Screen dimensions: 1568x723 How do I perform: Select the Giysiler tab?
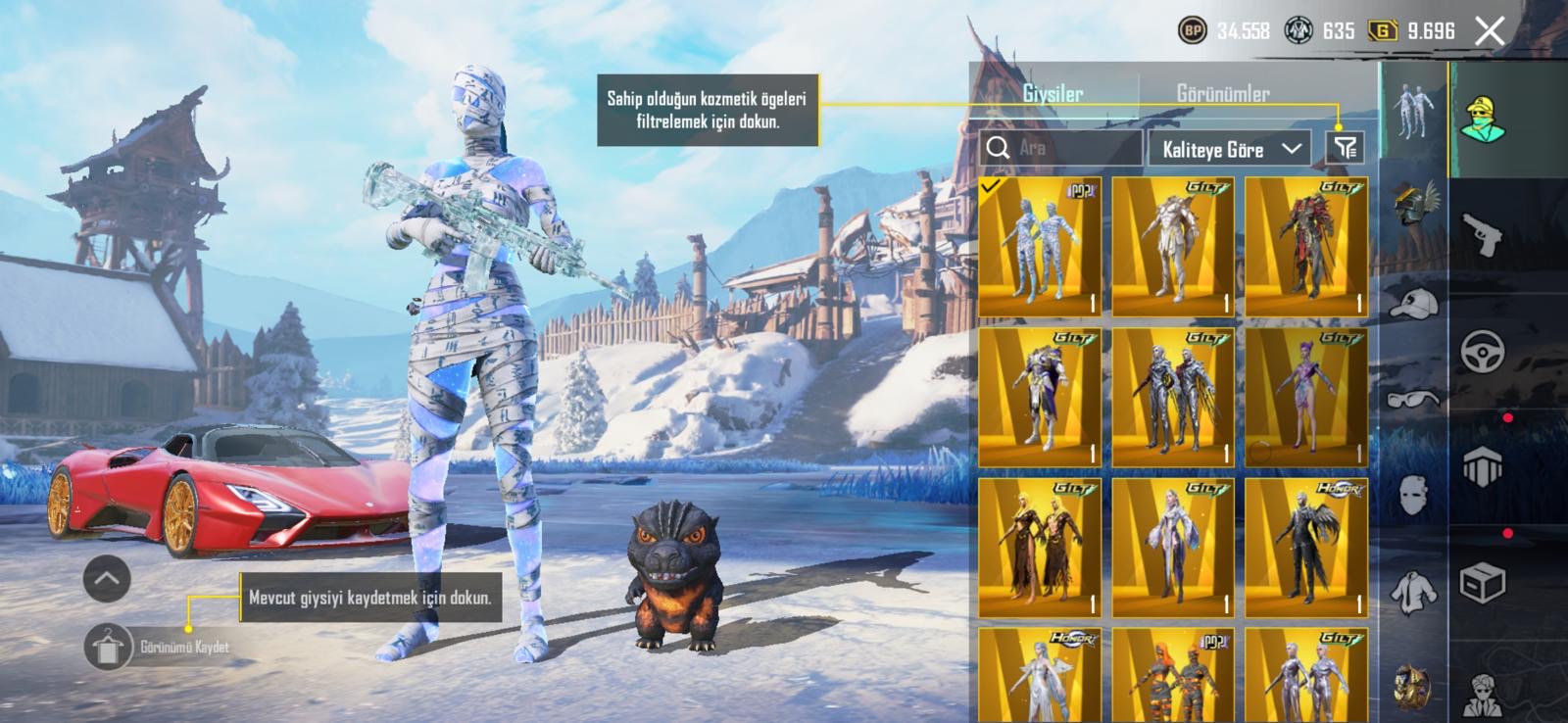click(1053, 94)
